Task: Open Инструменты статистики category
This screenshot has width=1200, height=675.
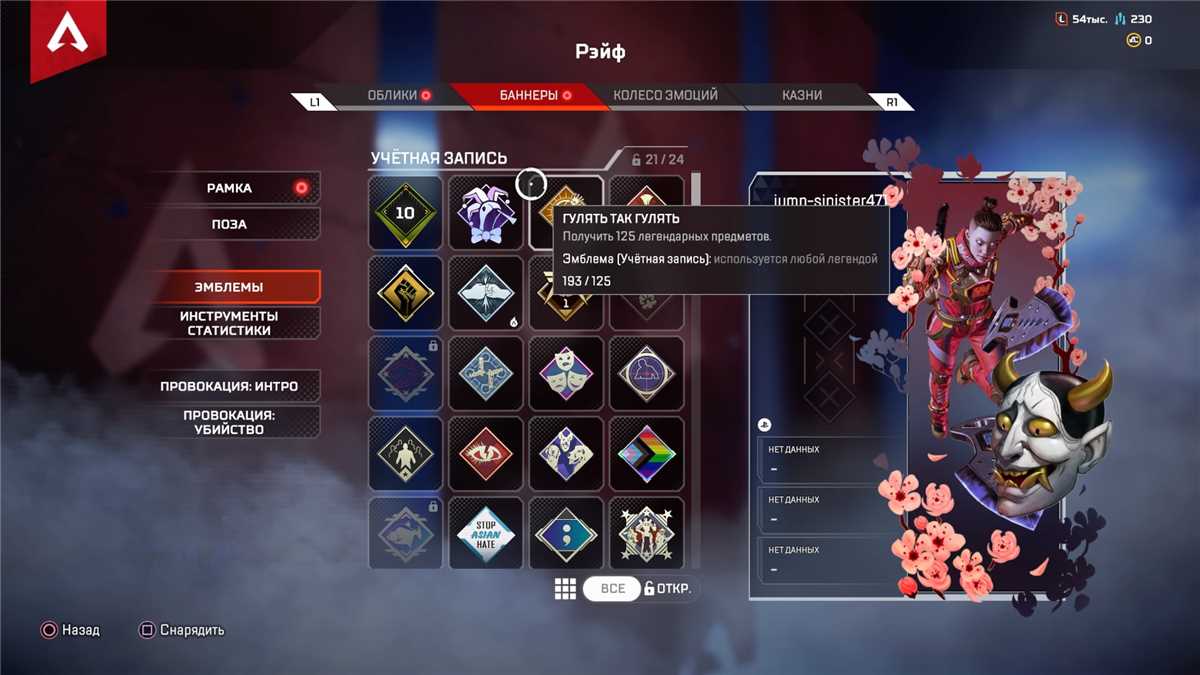Action: pyautogui.click(x=230, y=323)
